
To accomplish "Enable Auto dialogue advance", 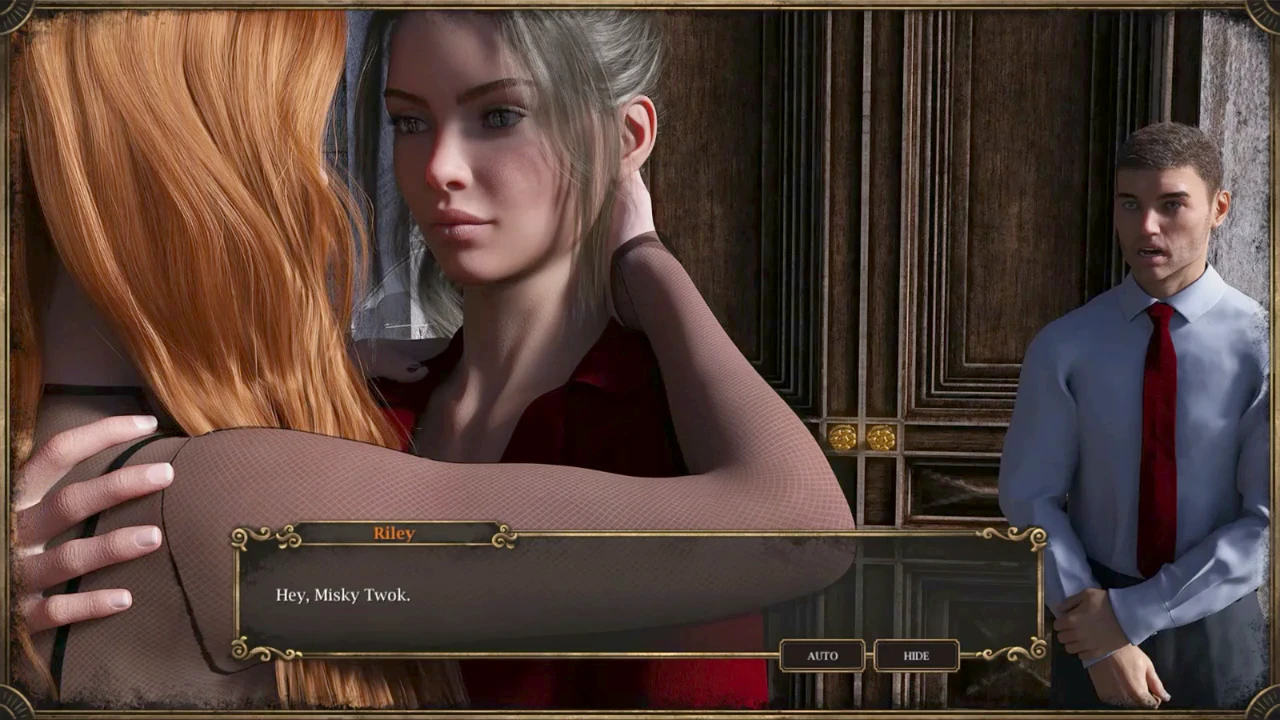I will coord(822,656).
